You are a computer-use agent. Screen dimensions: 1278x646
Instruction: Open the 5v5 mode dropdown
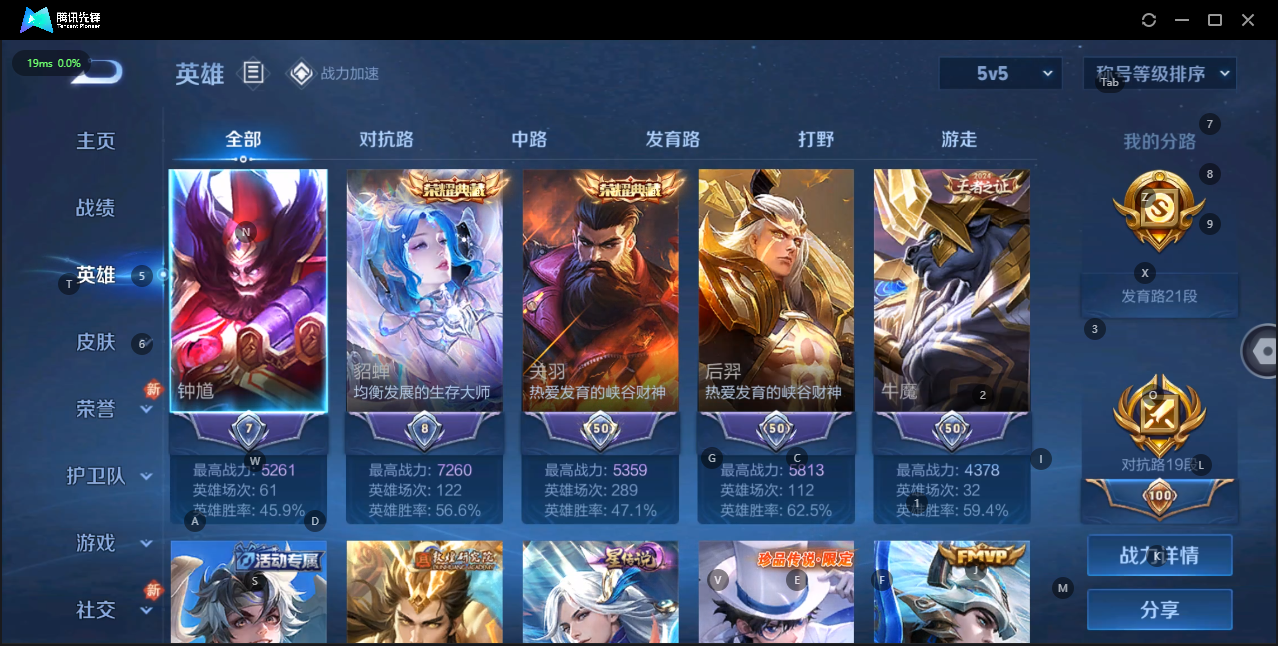coord(1000,73)
